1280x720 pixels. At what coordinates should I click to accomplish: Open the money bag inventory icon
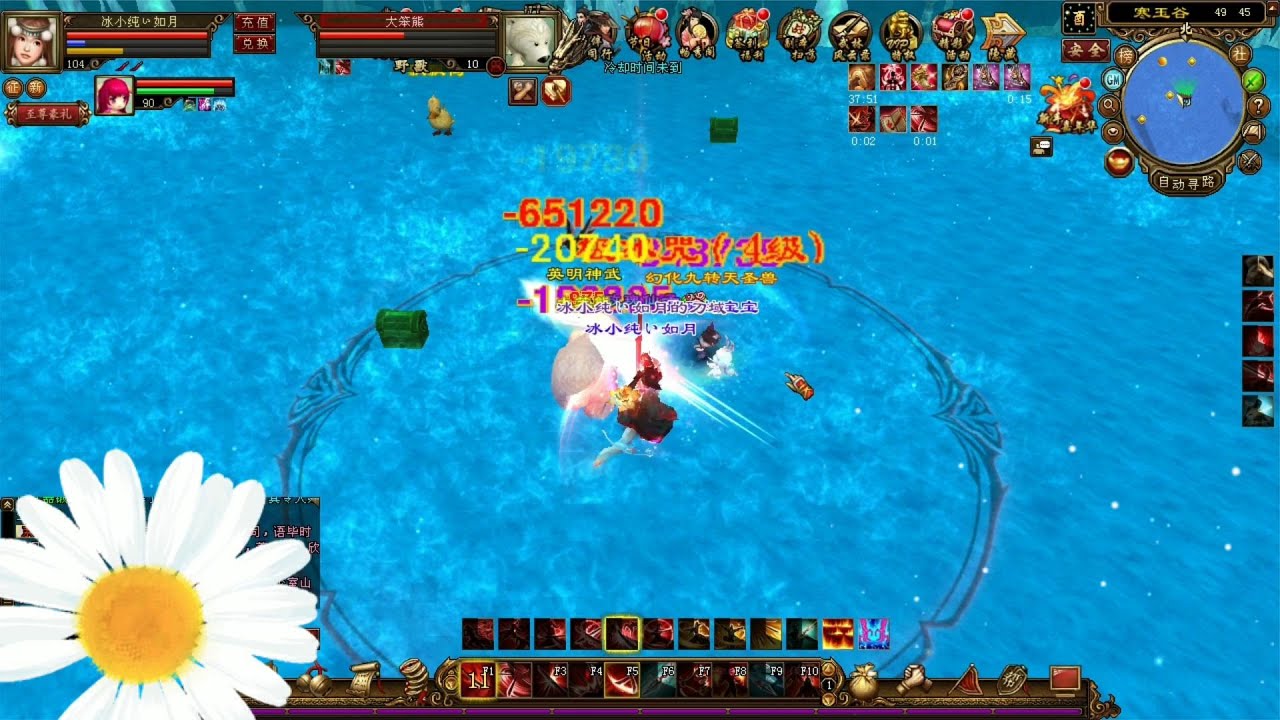click(866, 680)
